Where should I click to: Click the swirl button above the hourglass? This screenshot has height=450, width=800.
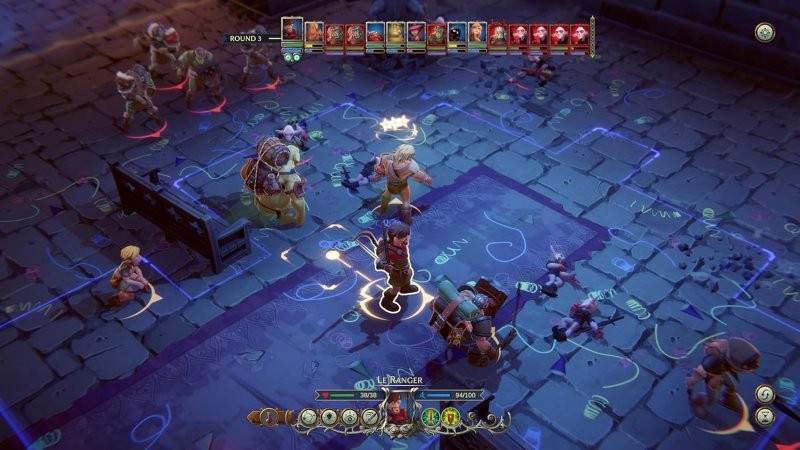point(765,393)
